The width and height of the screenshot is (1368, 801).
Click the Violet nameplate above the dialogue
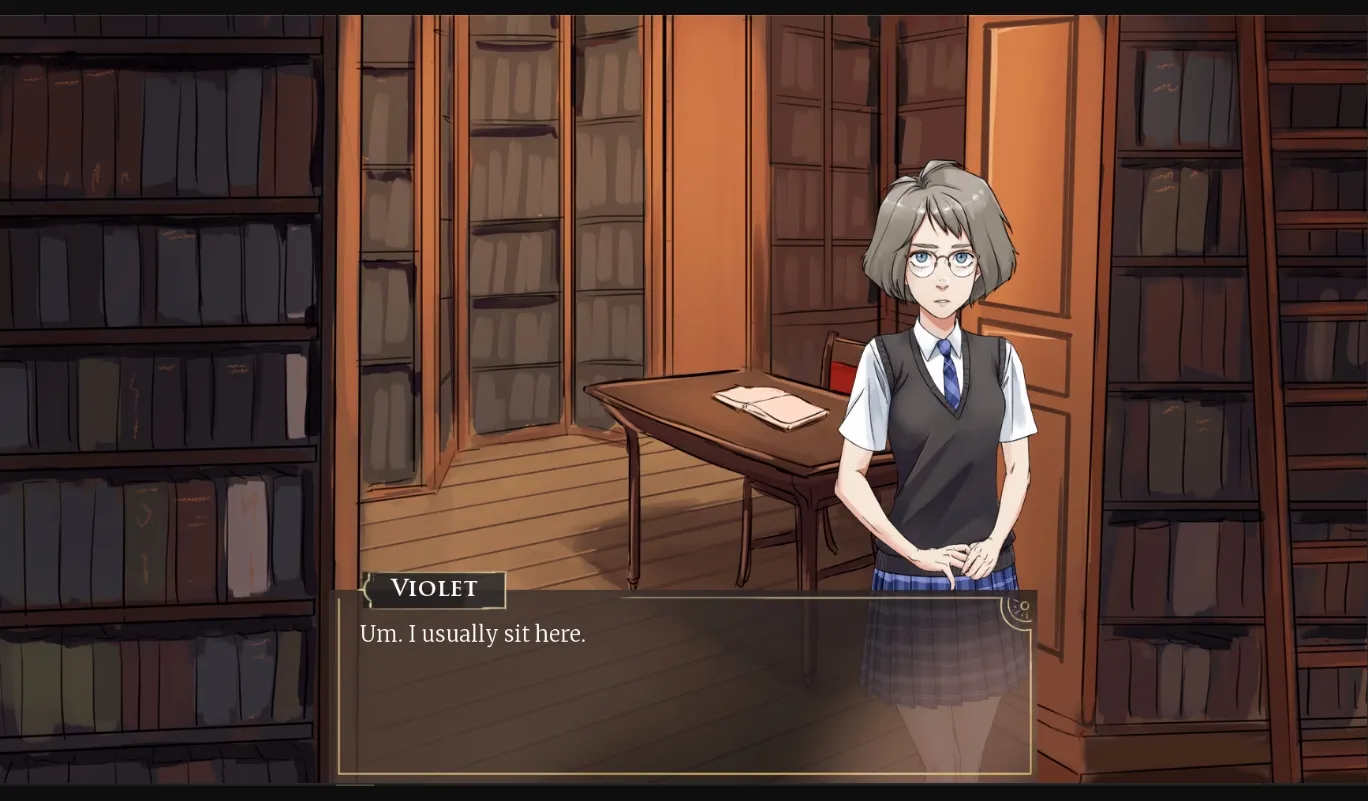pyautogui.click(x=434, y=589)
